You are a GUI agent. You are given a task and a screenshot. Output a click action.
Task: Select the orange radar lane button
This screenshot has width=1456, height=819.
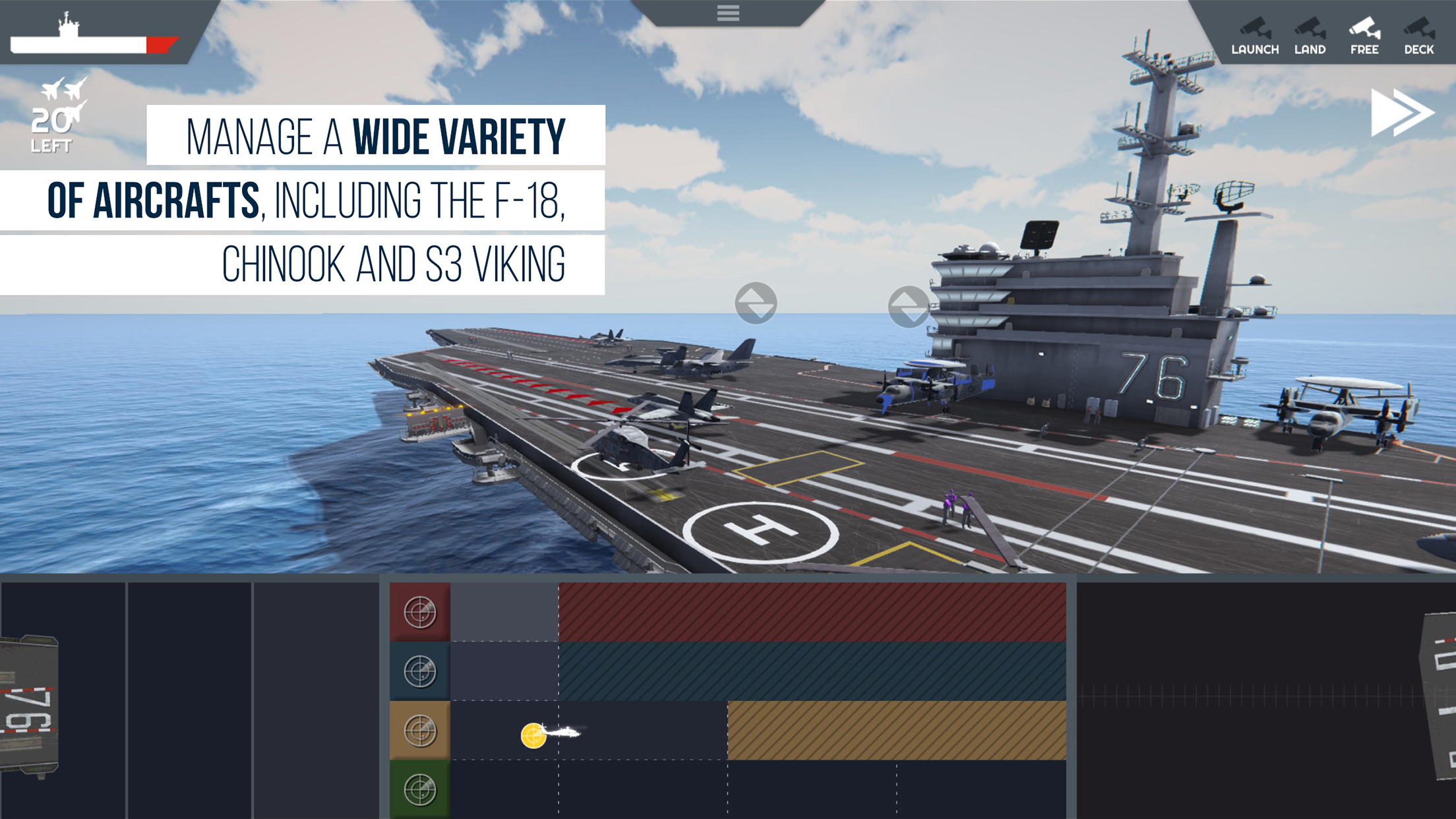point(420,731)
